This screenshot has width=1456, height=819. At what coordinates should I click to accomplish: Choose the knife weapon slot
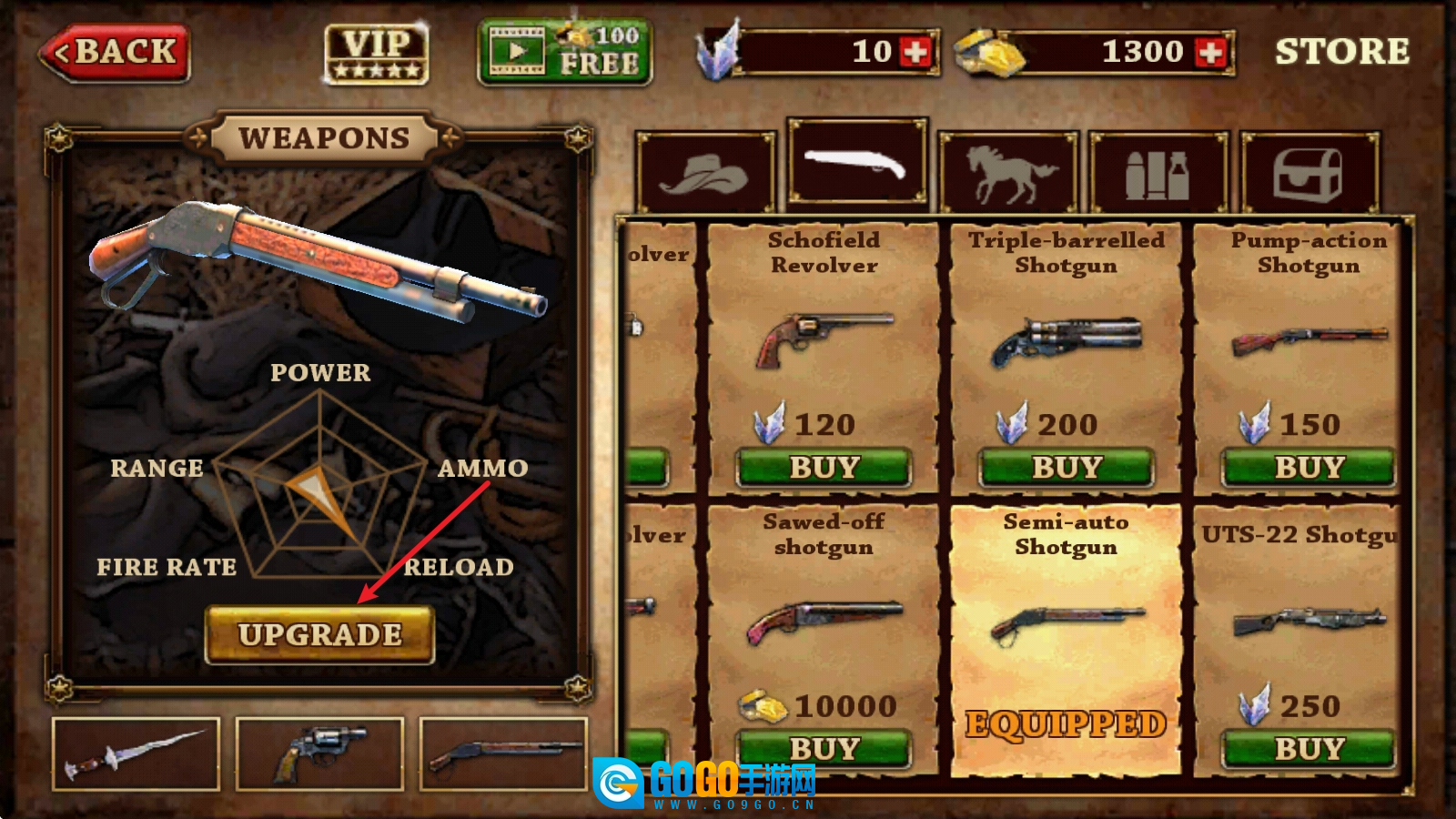point(136,754)
